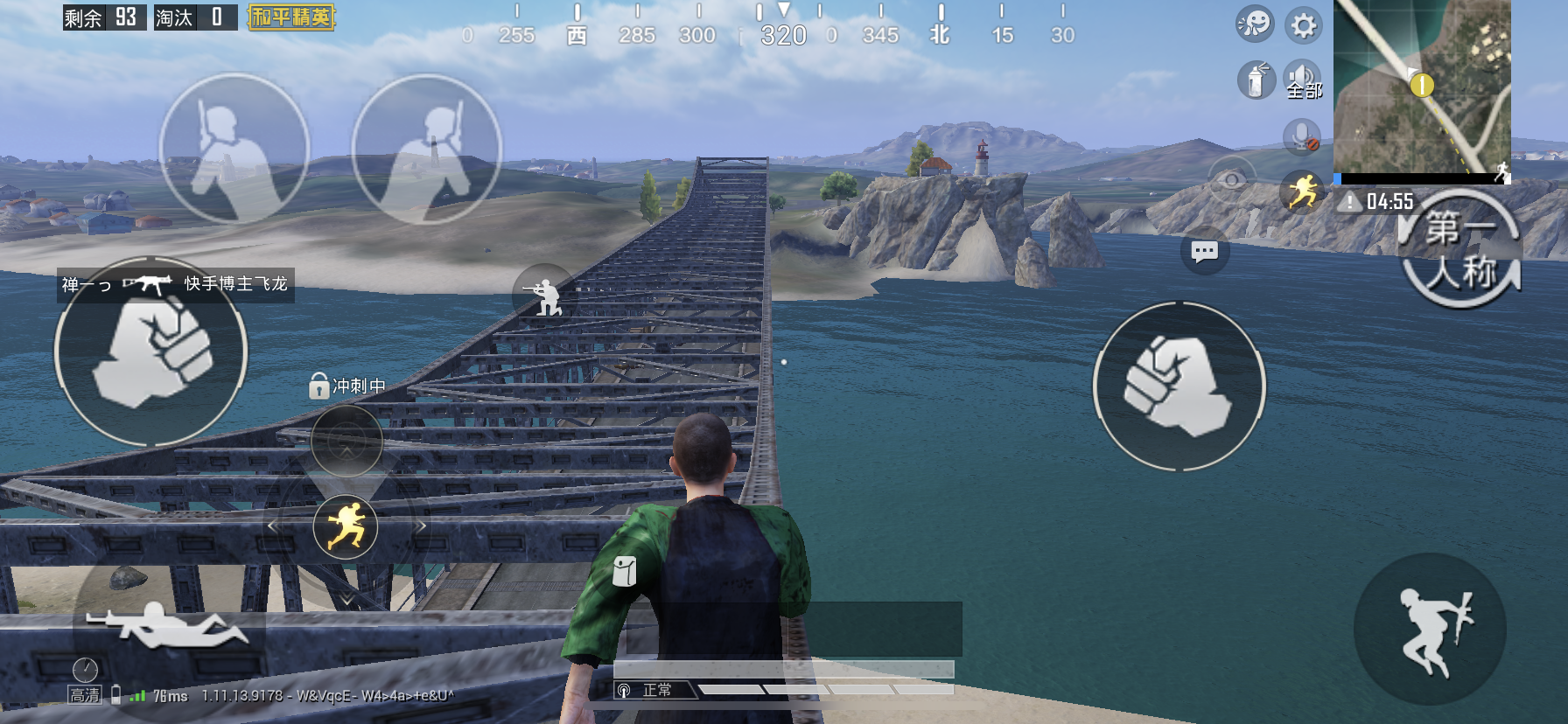Image resolution: width=1568 pixels, height=724 pixels.
Task: Open the quick chat speech bubble
Action: 1205,252
